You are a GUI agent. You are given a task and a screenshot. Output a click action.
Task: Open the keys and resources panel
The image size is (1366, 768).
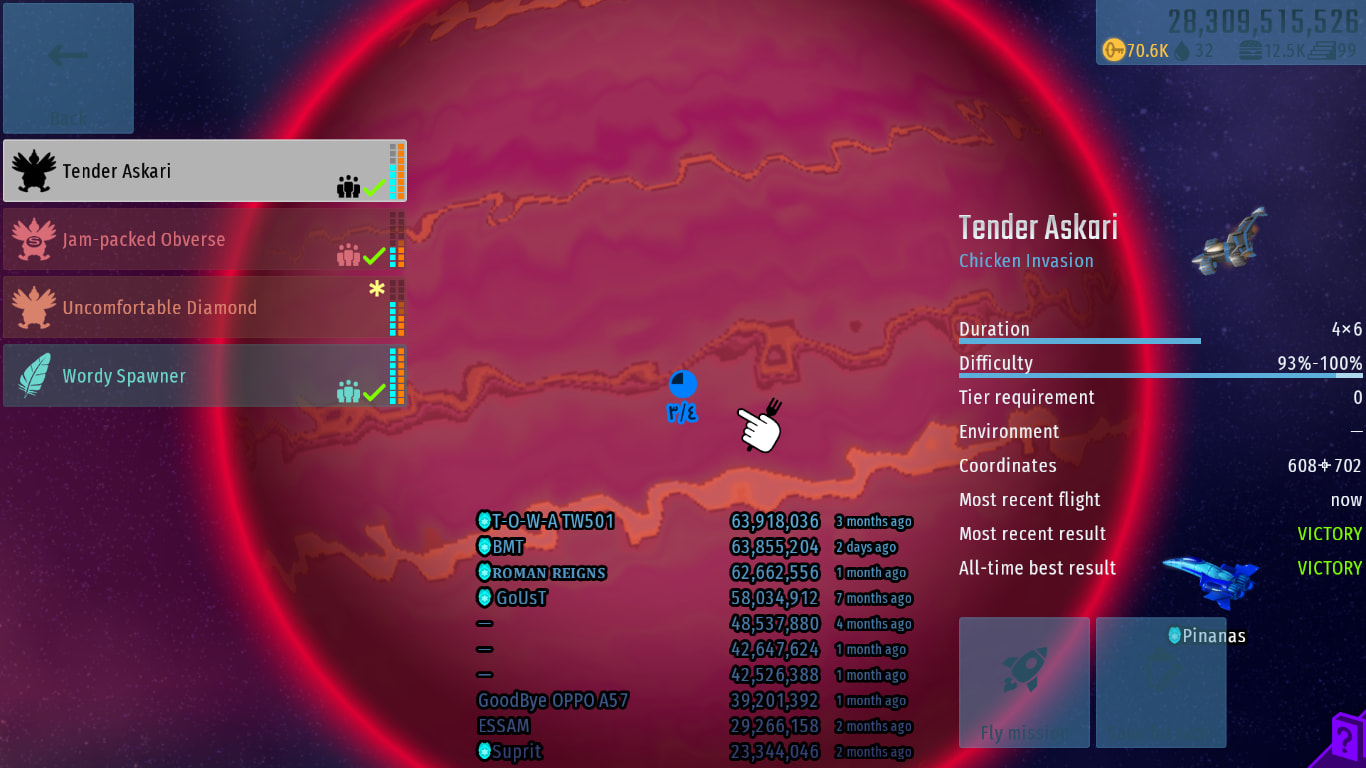[x=1229, y=33]
